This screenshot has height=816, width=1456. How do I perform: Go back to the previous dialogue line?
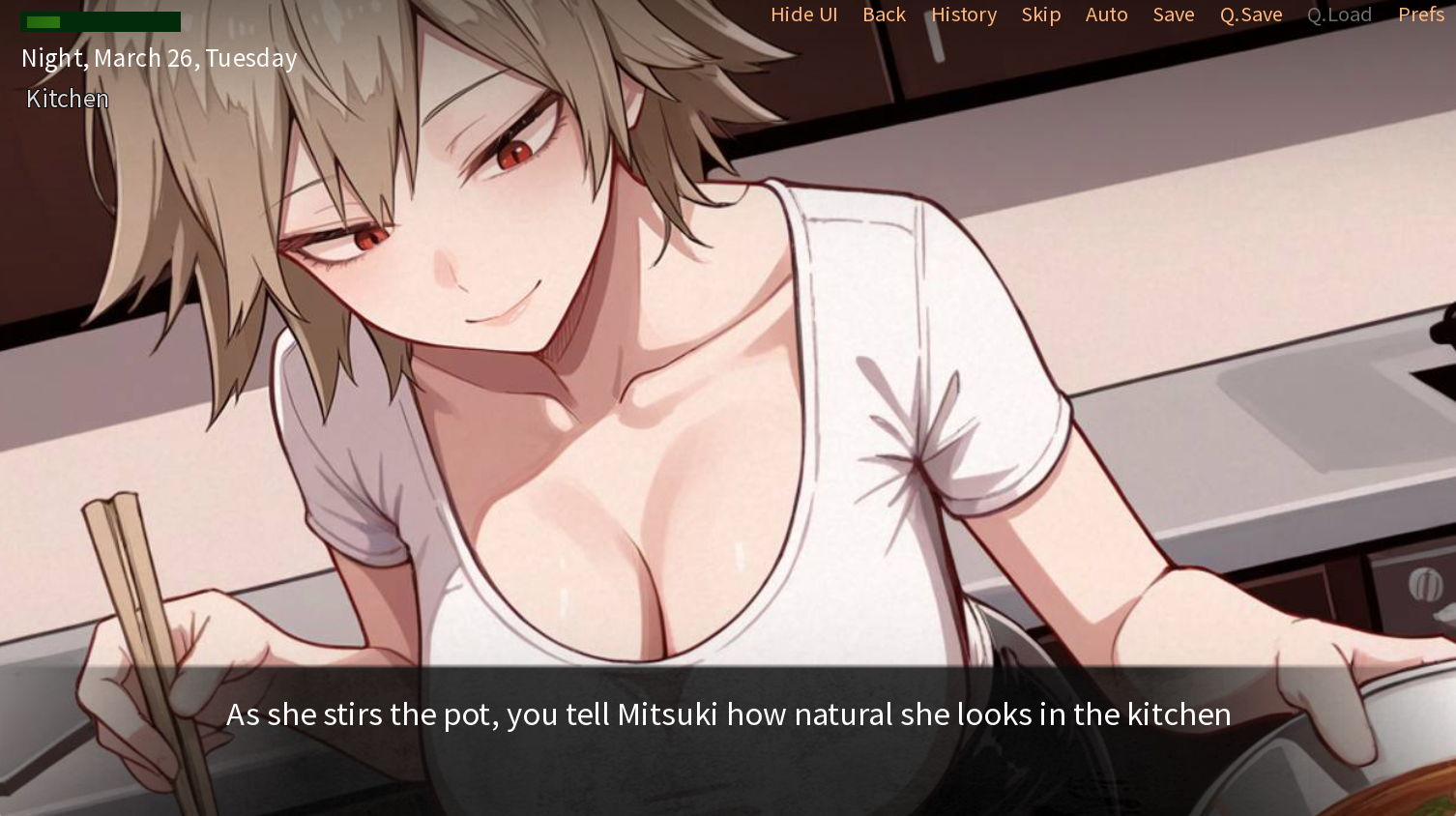[x=884, y=15]
